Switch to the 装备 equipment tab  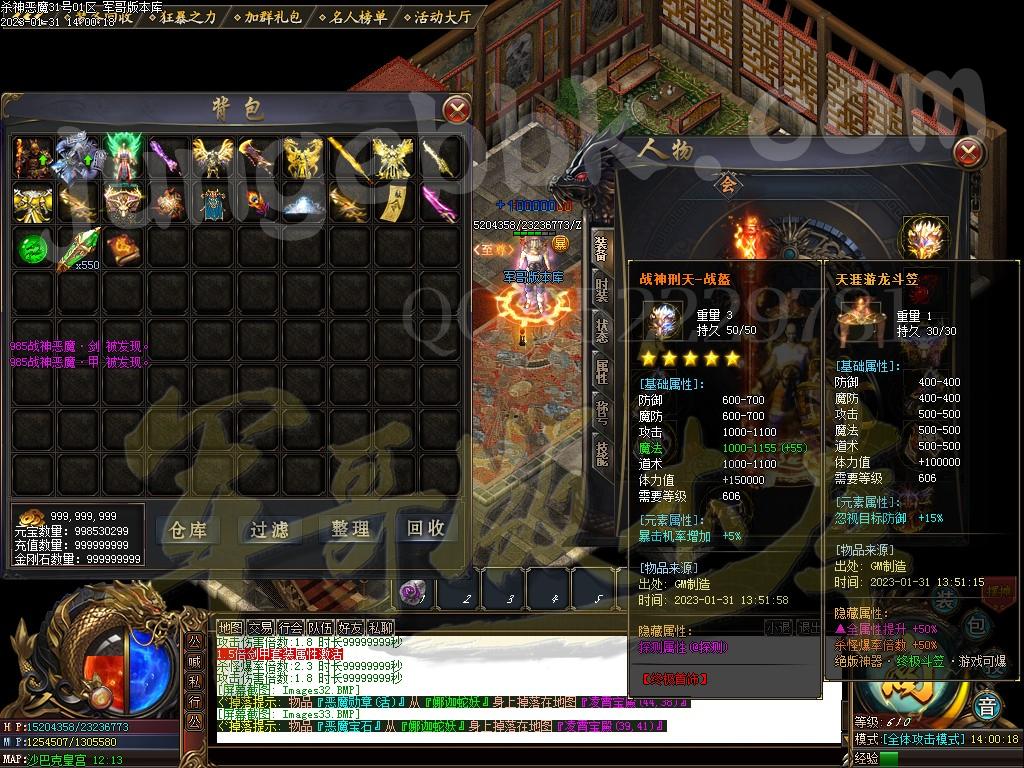click(601, 249)
